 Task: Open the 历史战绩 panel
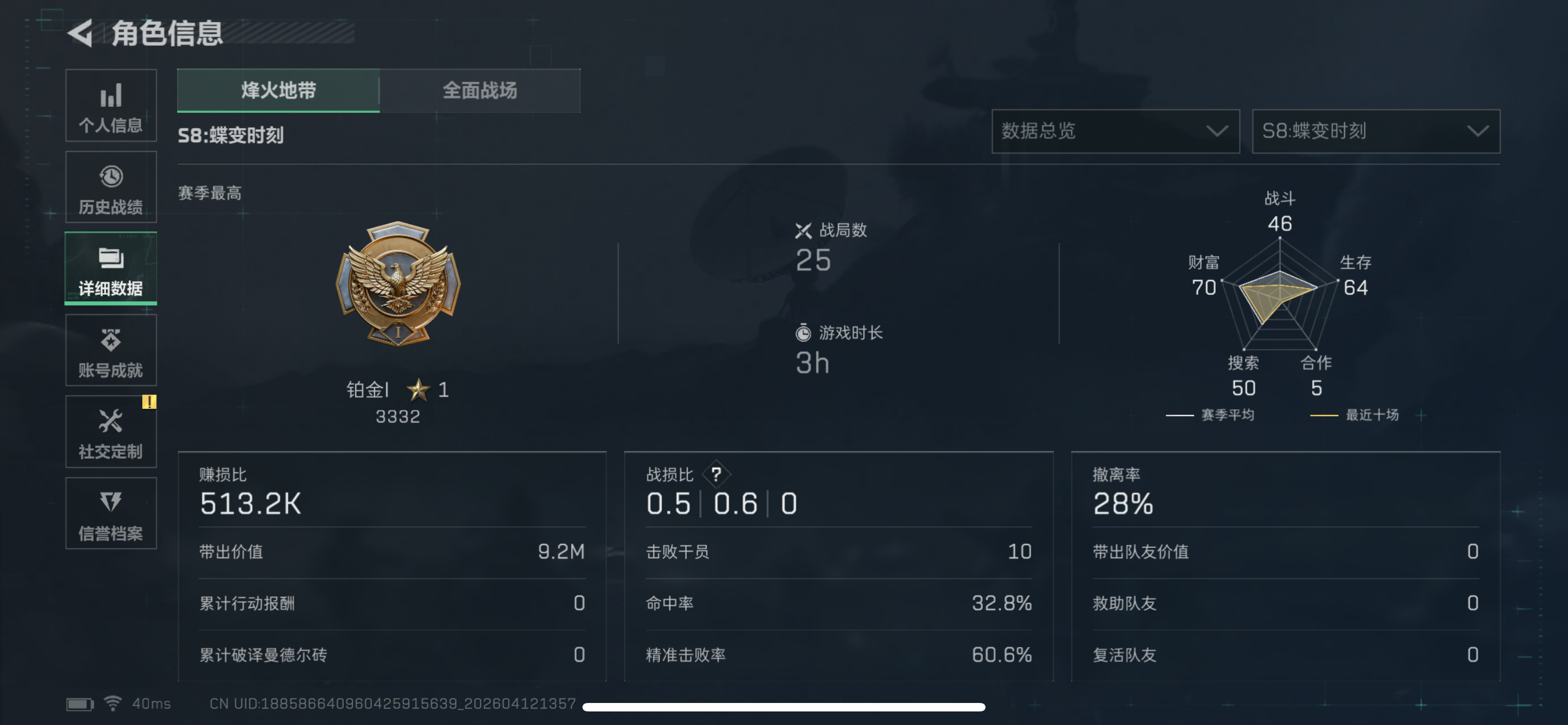pyautogui.click(x=111, y=187)
